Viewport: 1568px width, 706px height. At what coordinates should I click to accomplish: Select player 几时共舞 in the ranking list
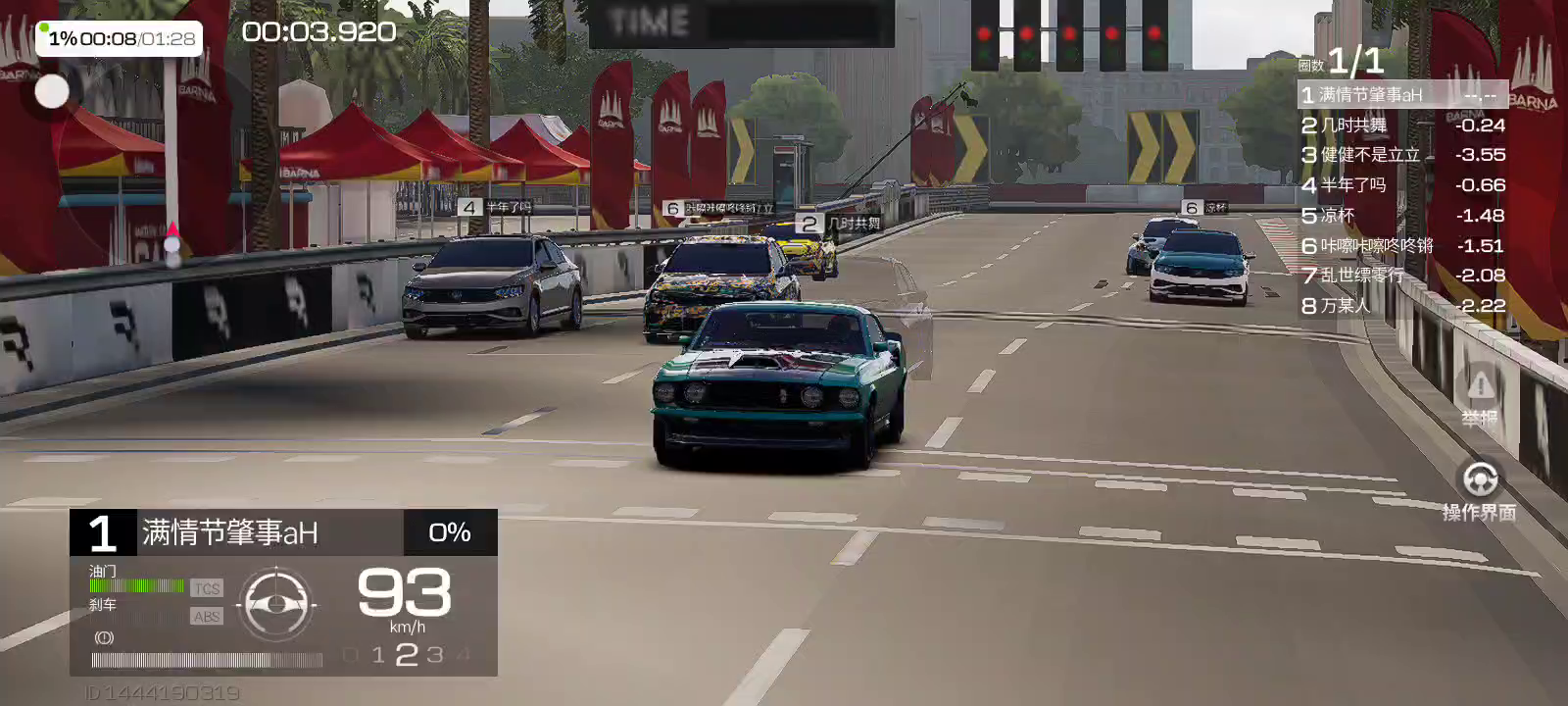click(x=1401, y=126)
